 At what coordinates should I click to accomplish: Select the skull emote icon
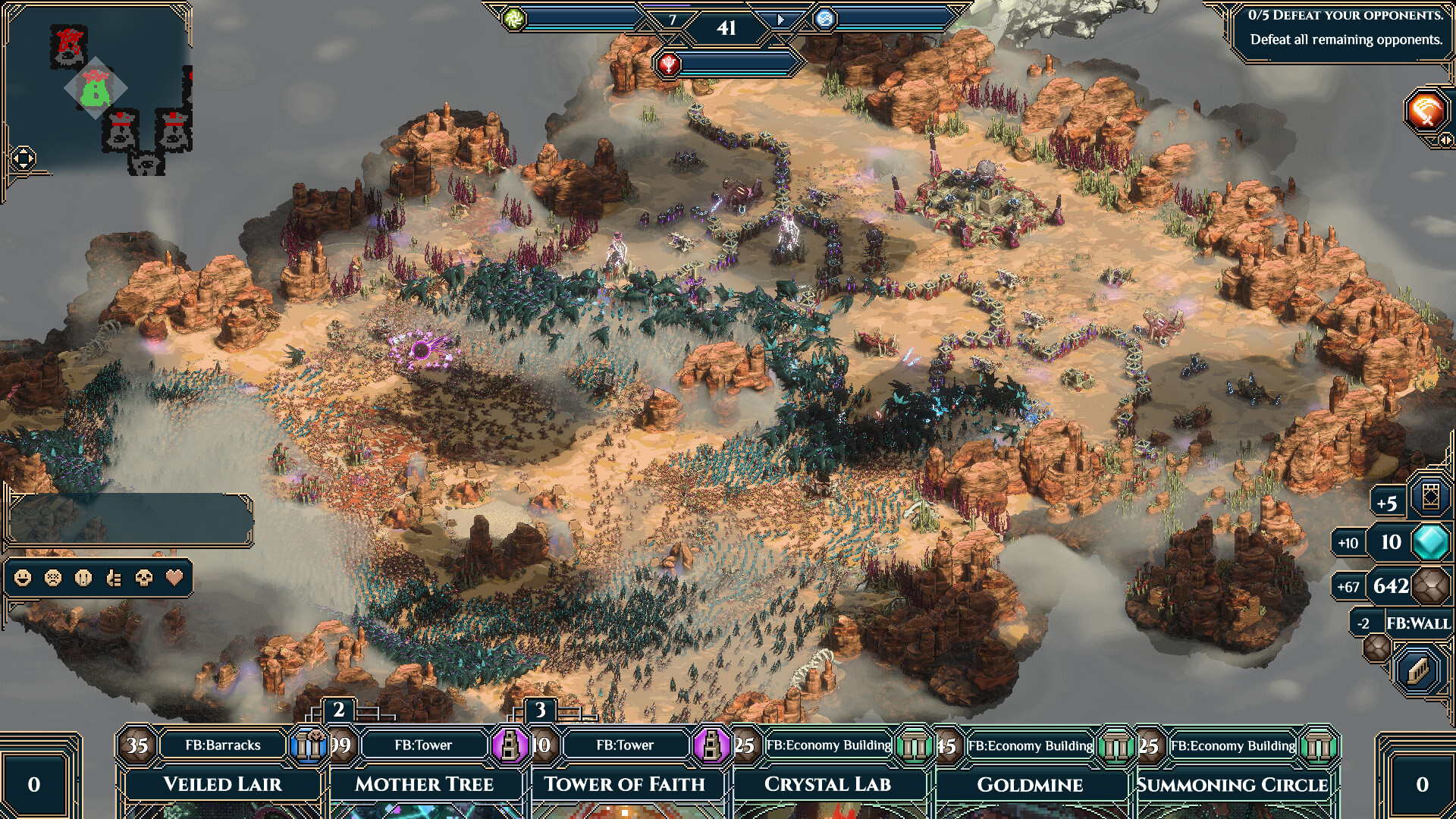pos(143,578)
